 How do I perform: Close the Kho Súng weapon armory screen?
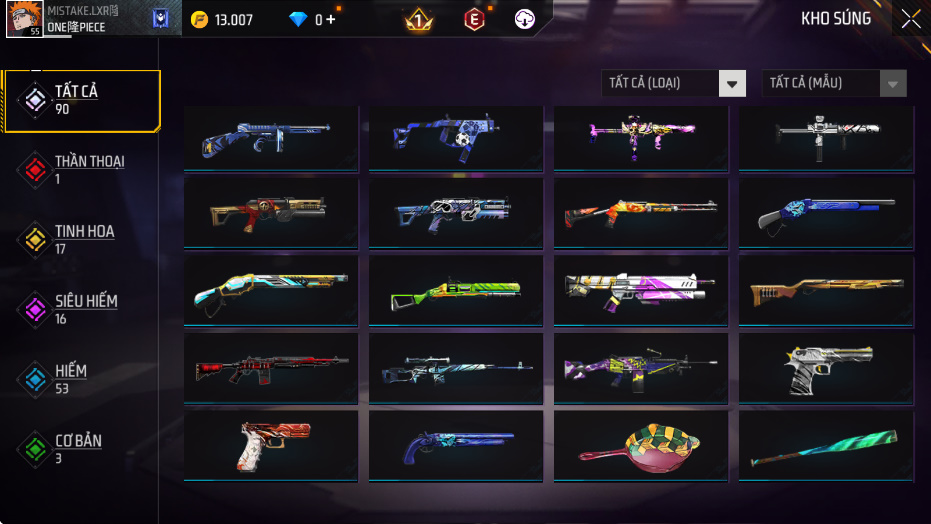click(x=910, y=19)
